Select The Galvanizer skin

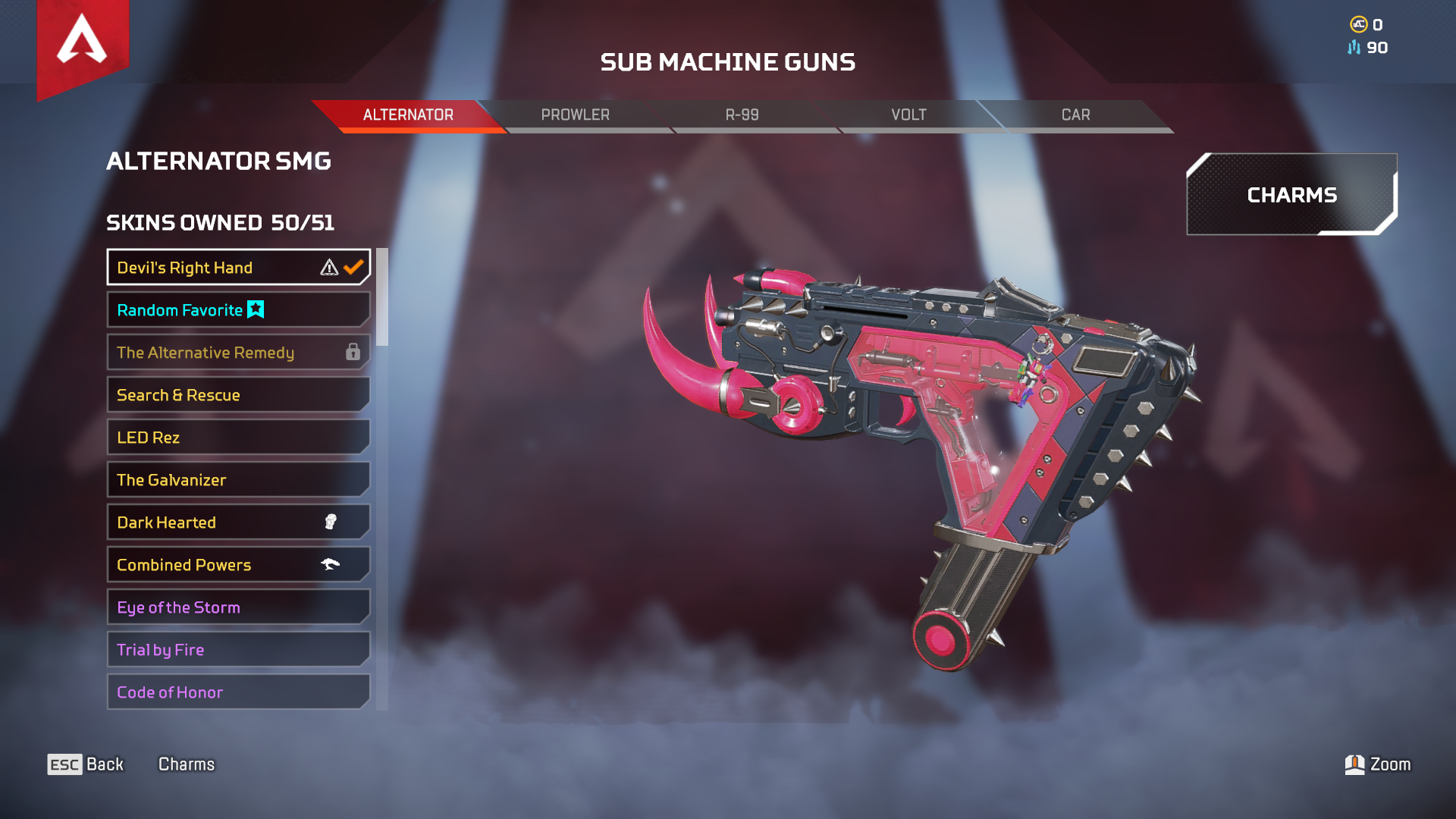pos(238,480)
